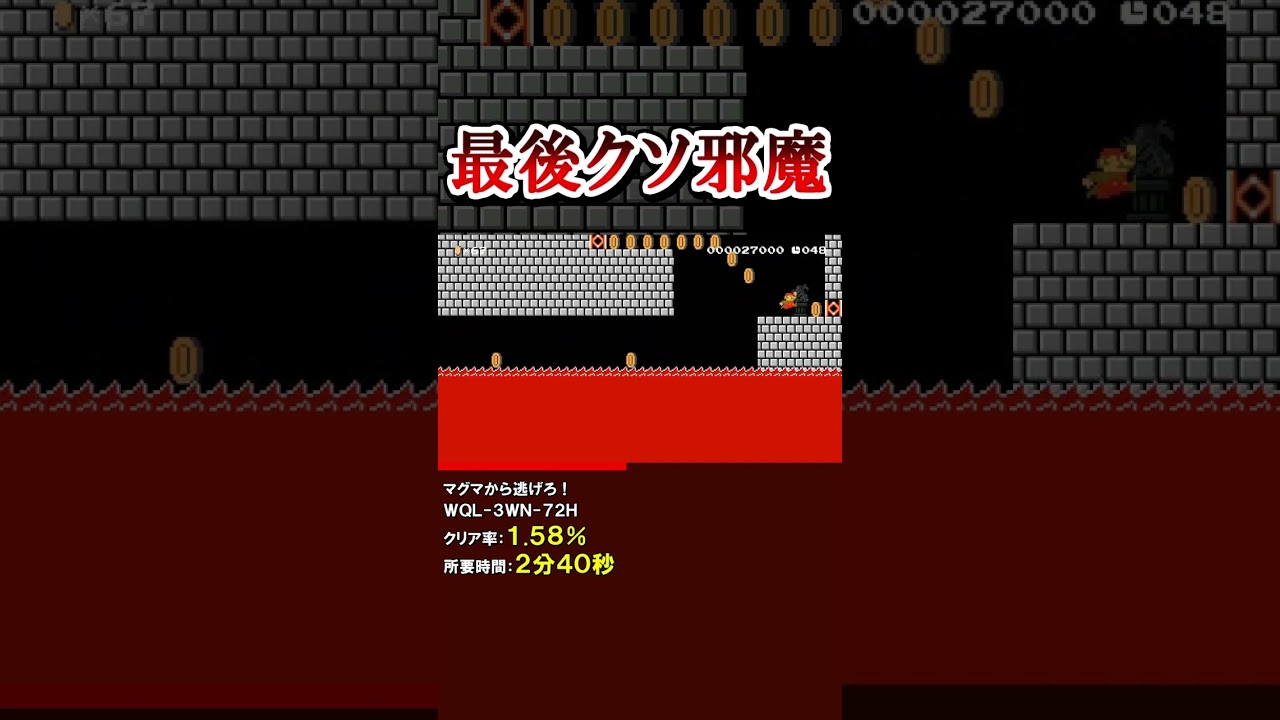1280x720 pixels.
Task: Select the coin icon beside the ×67 counter
Action: 458,250
